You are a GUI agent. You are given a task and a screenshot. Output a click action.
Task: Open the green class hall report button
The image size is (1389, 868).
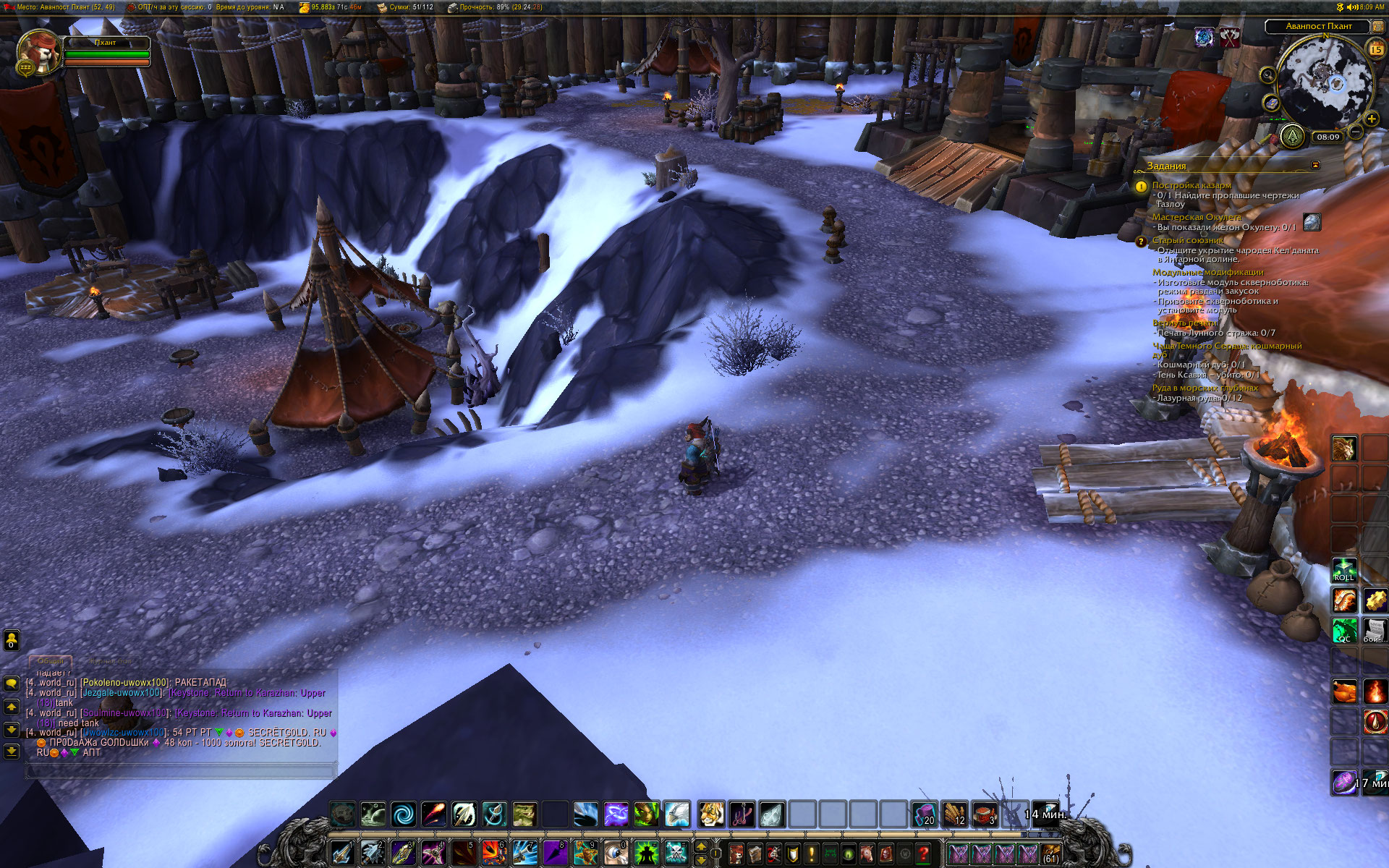1292,135
